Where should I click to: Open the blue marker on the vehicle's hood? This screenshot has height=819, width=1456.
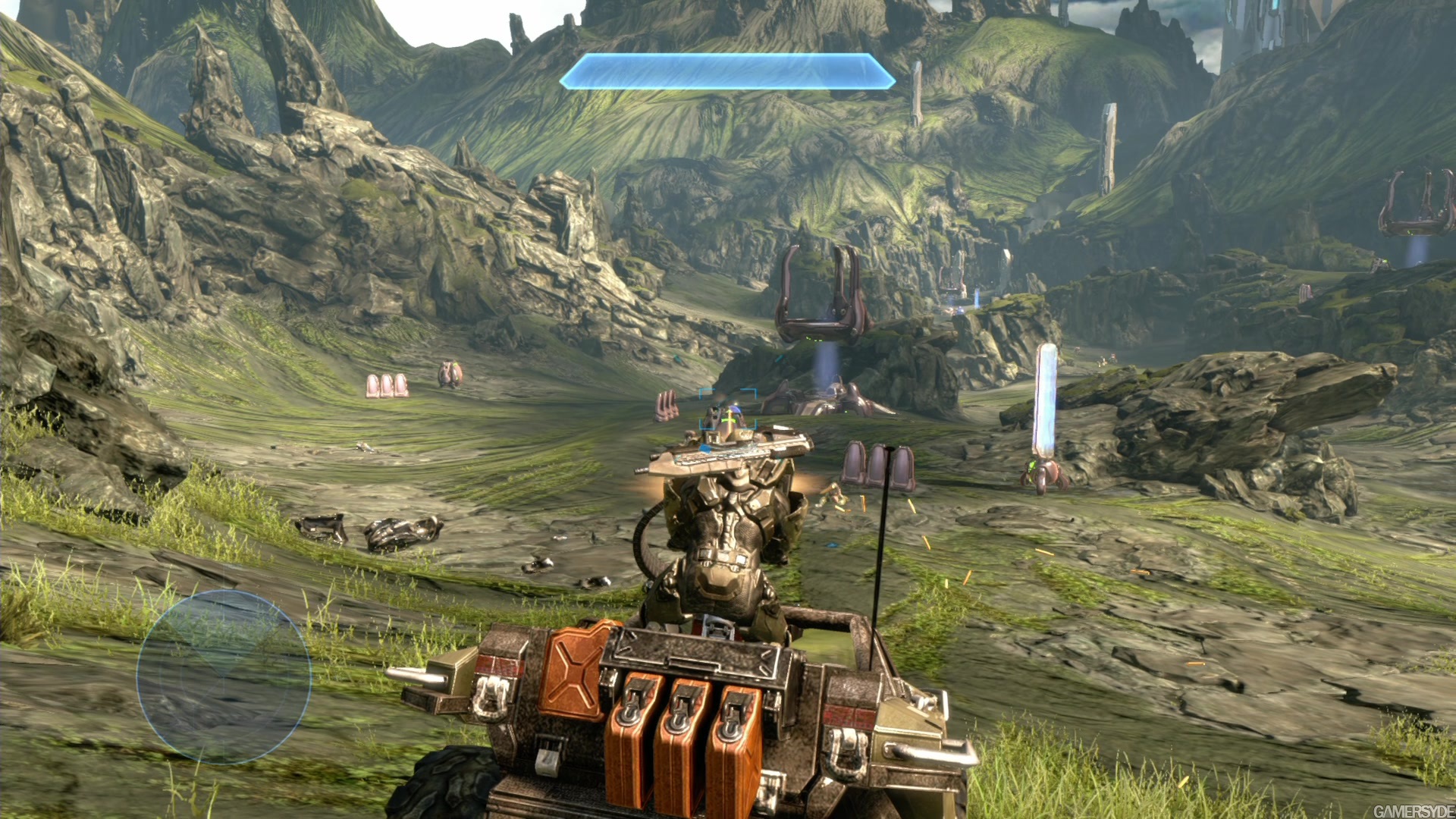tap(706, 449)
